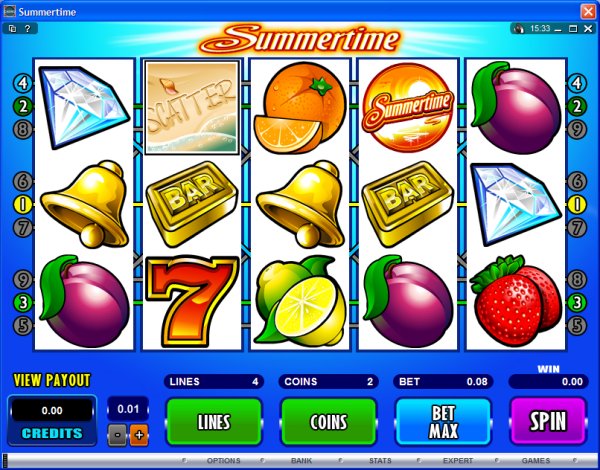The height and width of the screenshot is (470, 600).
Task: Close the Summertime window with red X
Action: pyautogui.click(x=587, y=10)
